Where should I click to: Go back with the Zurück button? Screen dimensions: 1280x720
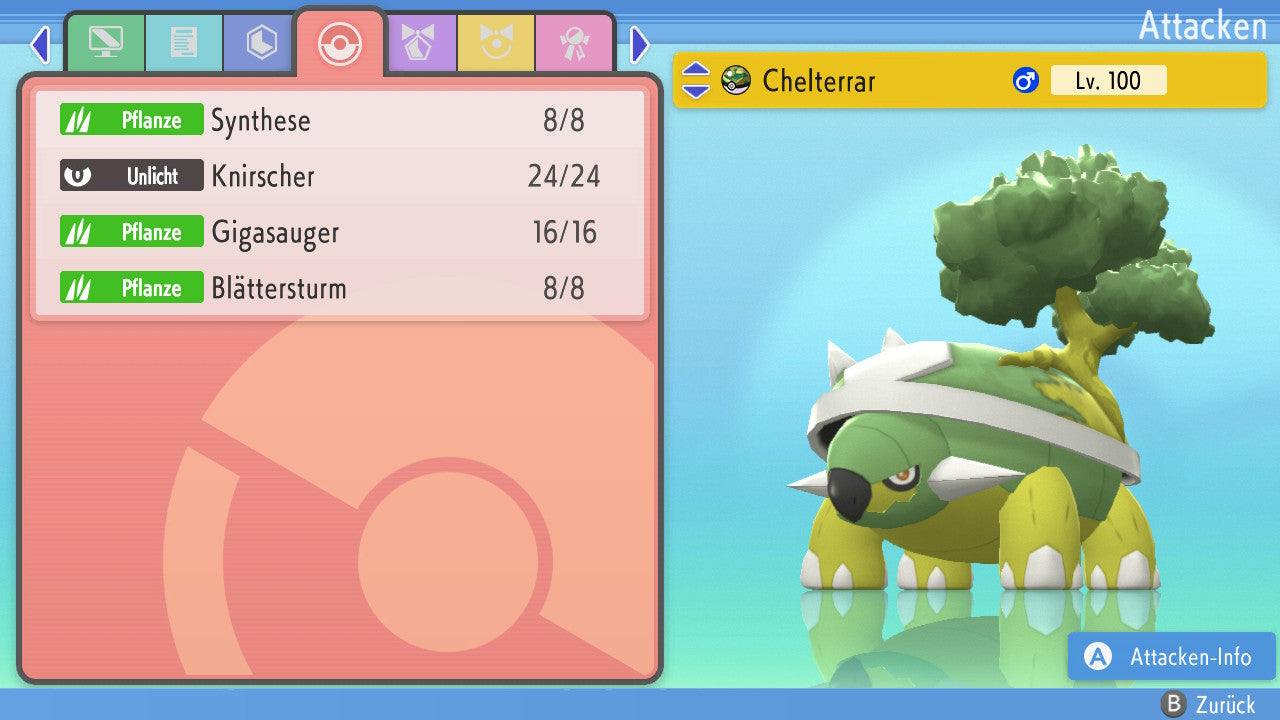[x=1208, y=704]
